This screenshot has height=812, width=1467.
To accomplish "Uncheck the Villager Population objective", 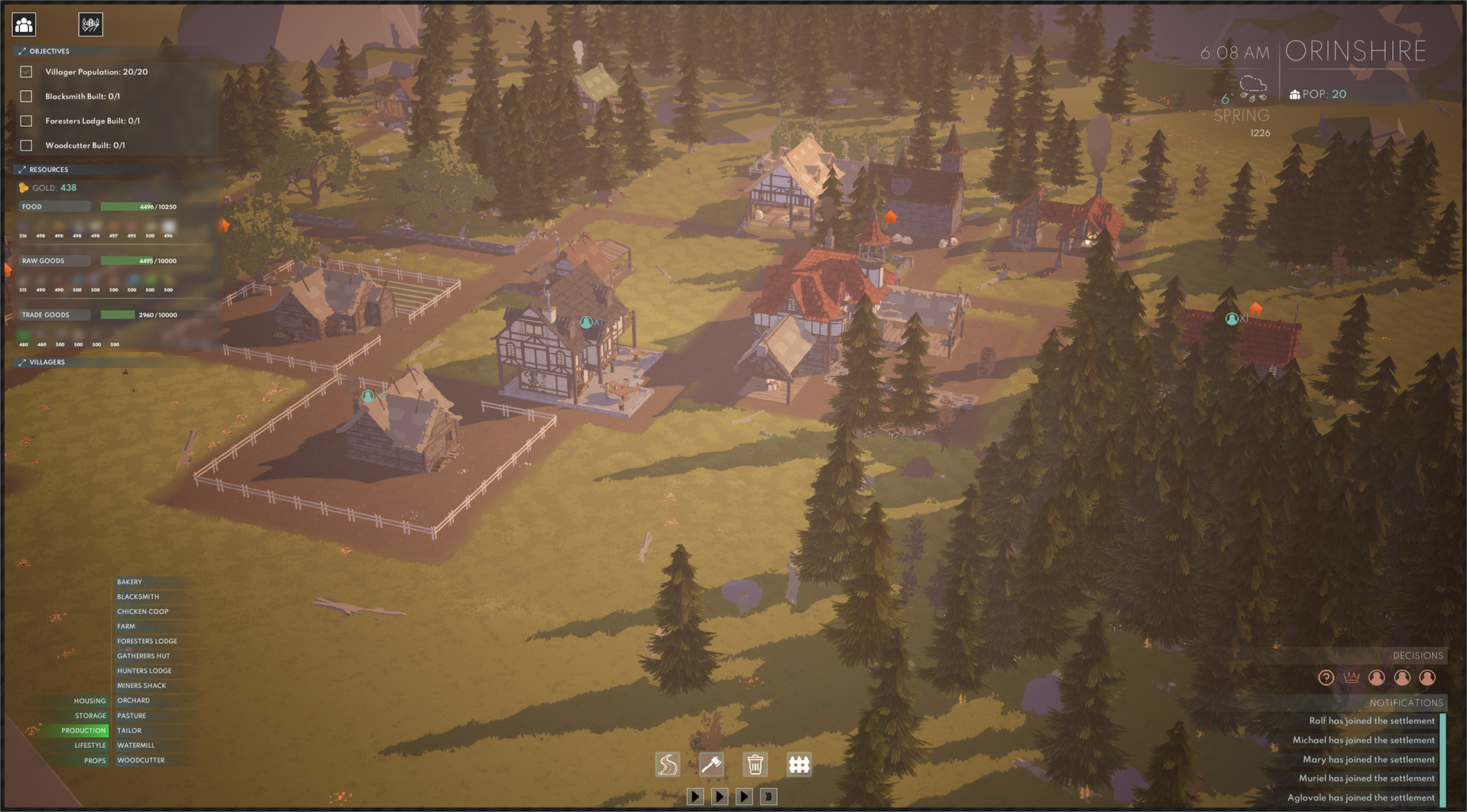I will [27, 71].
